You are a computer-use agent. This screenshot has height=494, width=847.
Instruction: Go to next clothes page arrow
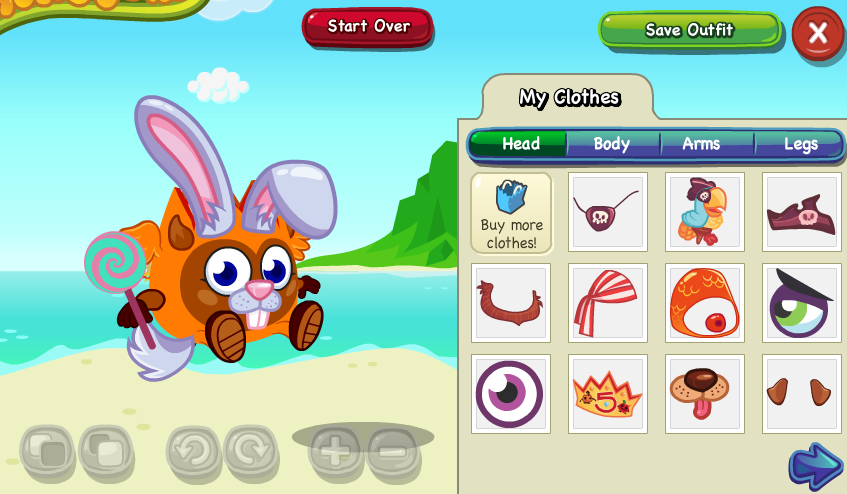815,466
